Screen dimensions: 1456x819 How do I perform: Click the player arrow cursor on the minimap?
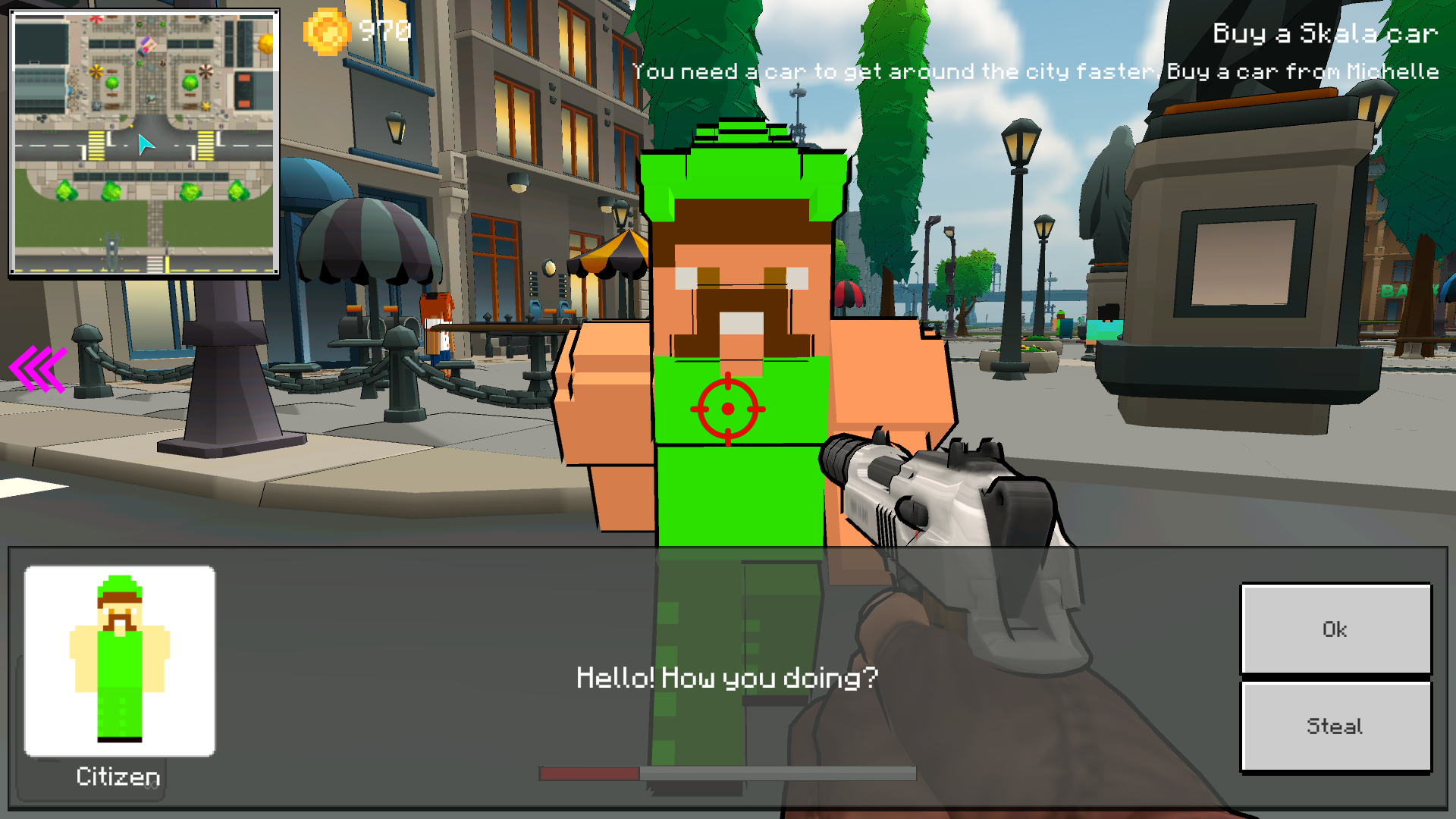pyautogui.click(x=146, y=144)
